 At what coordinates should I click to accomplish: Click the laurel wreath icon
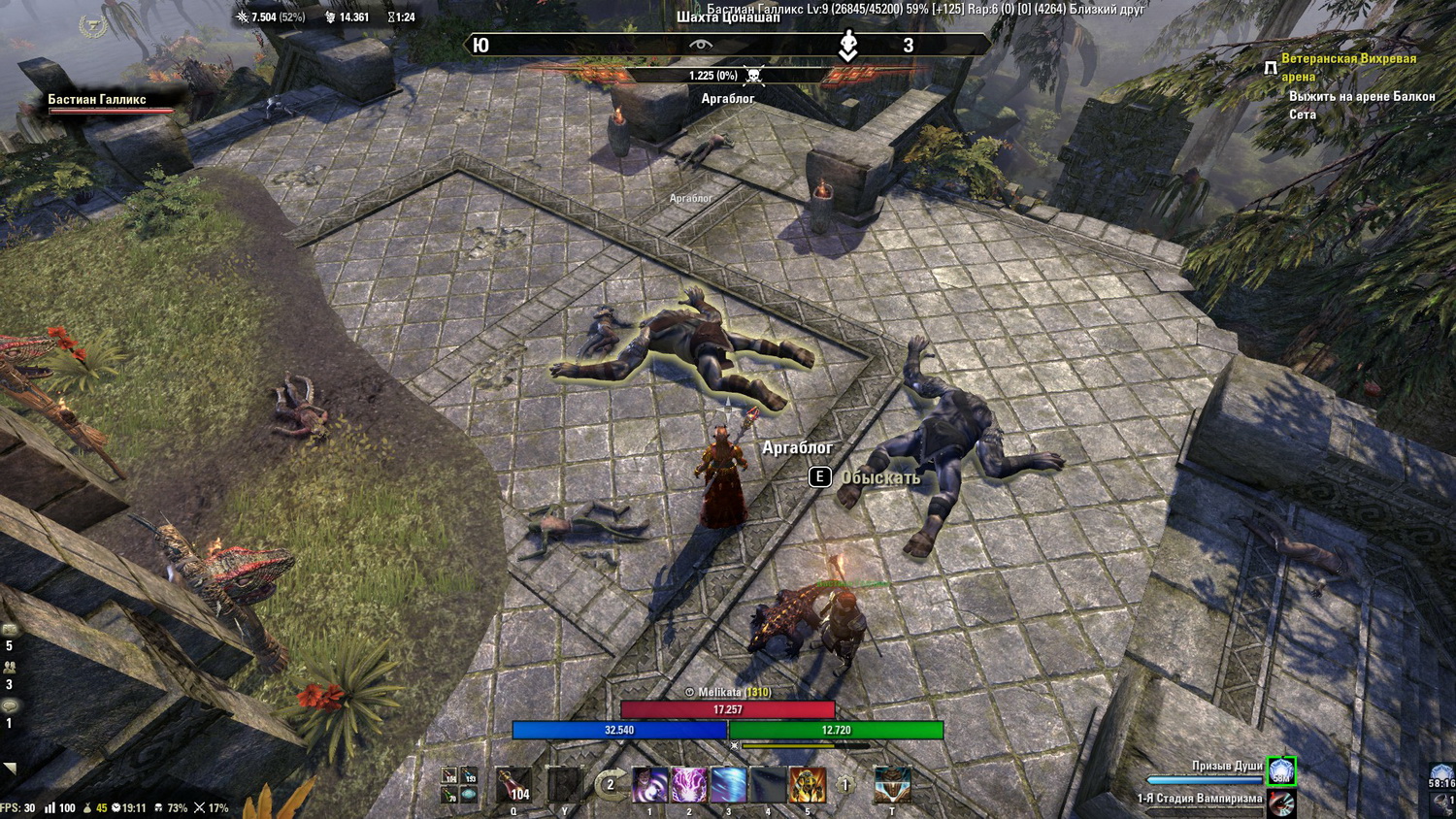92,25
